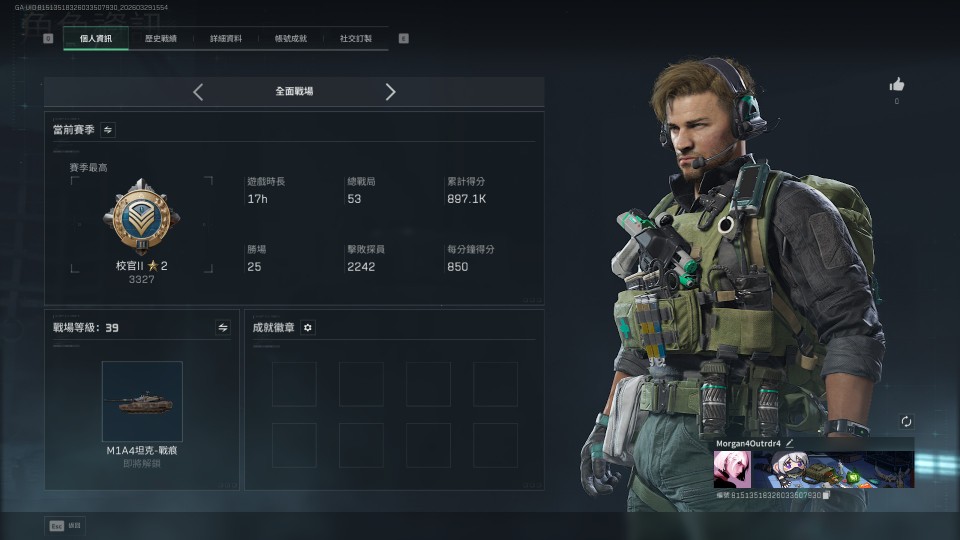Image resolution: width=960 pixels, height=540 pixels.
Task: Open the 成就徽章 gear settings
Action: pyautogui.click(x=308, y=327)
